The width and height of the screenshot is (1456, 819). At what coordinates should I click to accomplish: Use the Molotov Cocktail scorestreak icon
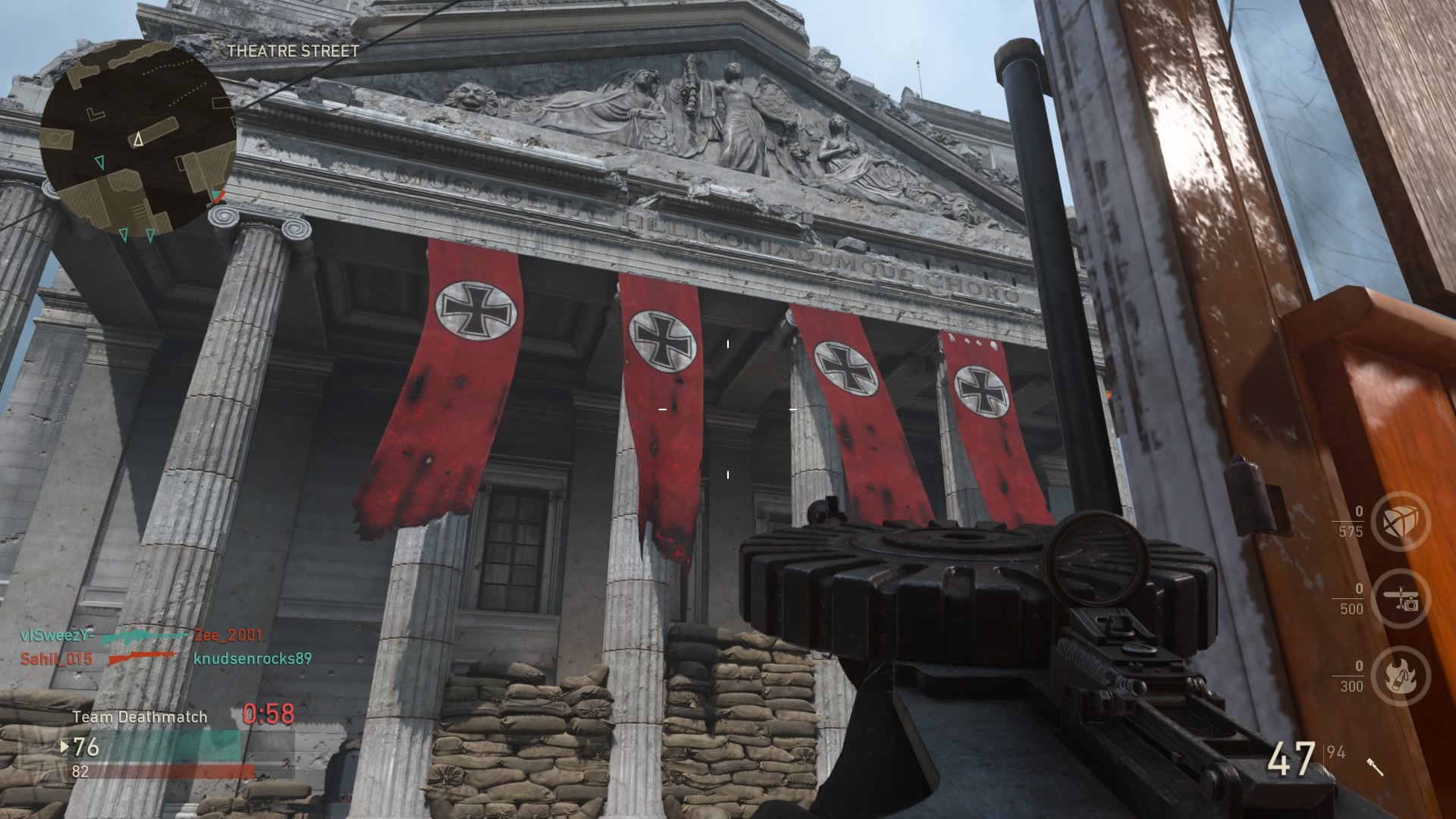1401,676
